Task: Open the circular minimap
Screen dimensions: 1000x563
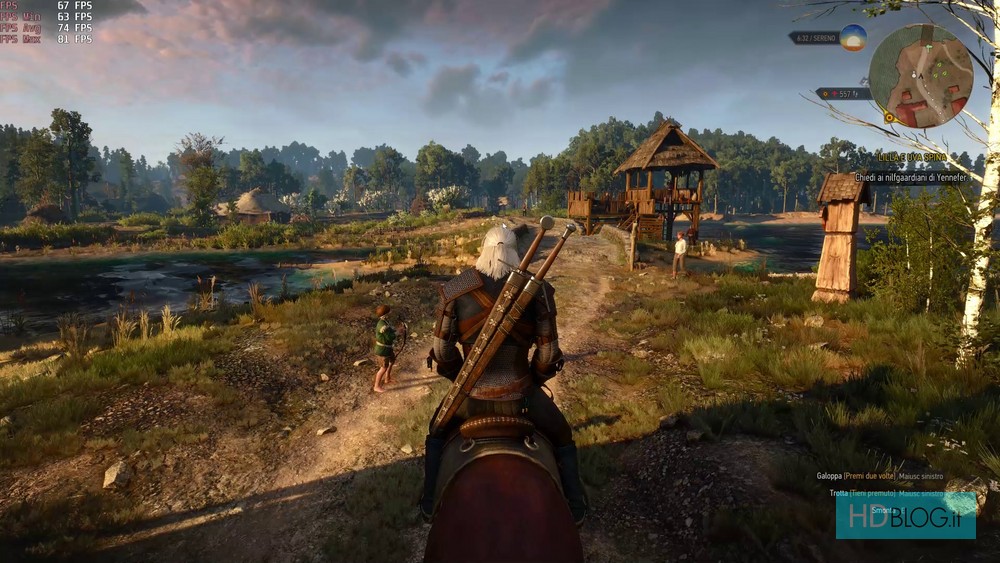Action: click(x=920, y=76)
